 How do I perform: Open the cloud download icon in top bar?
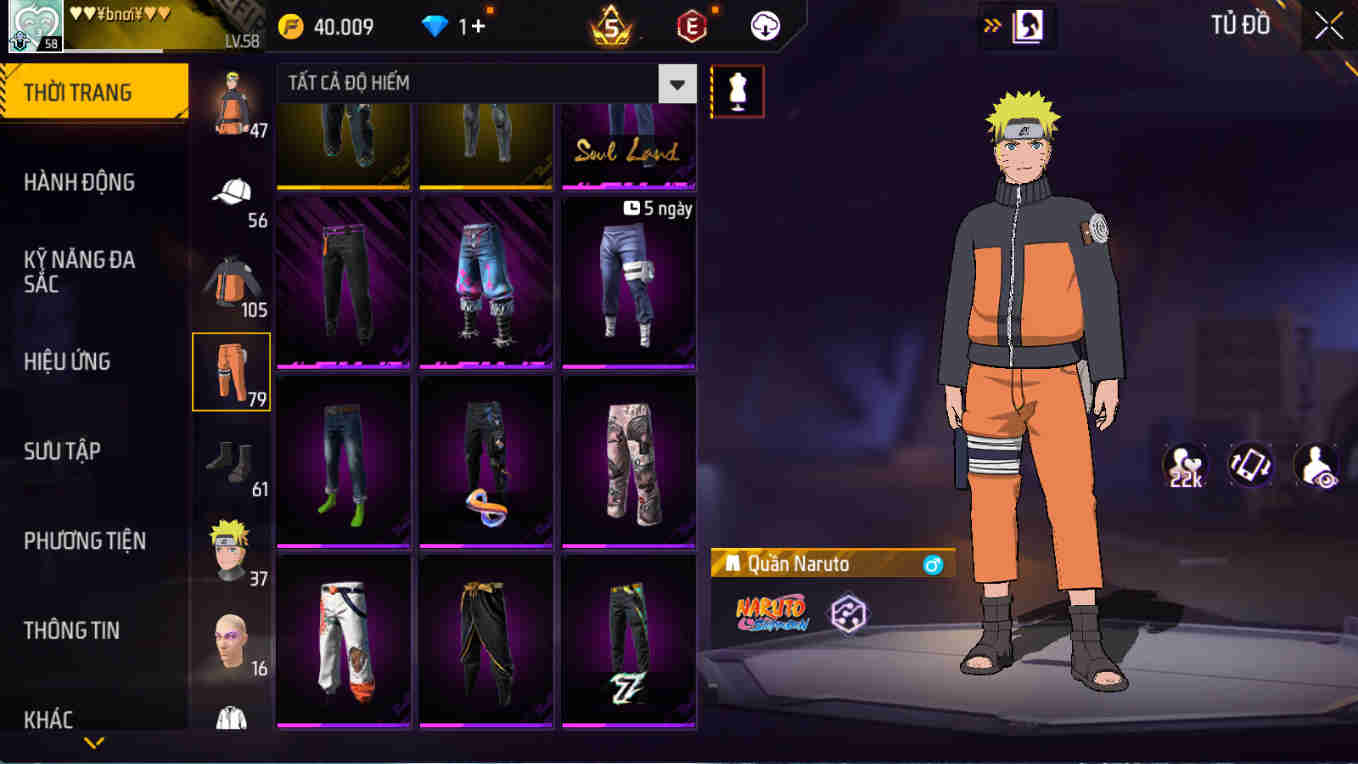point(762,26)
